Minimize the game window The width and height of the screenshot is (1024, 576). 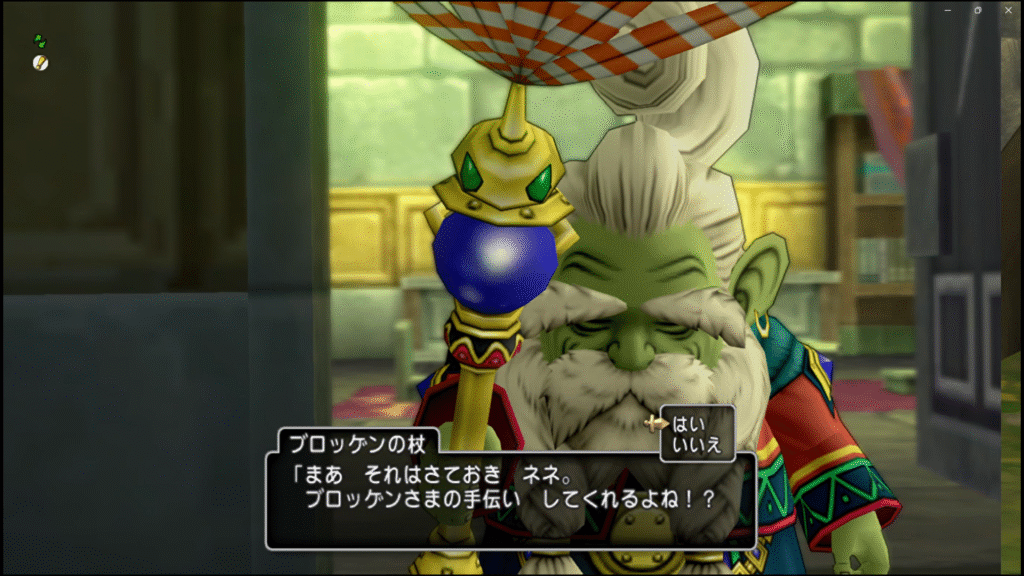[947, 9]
